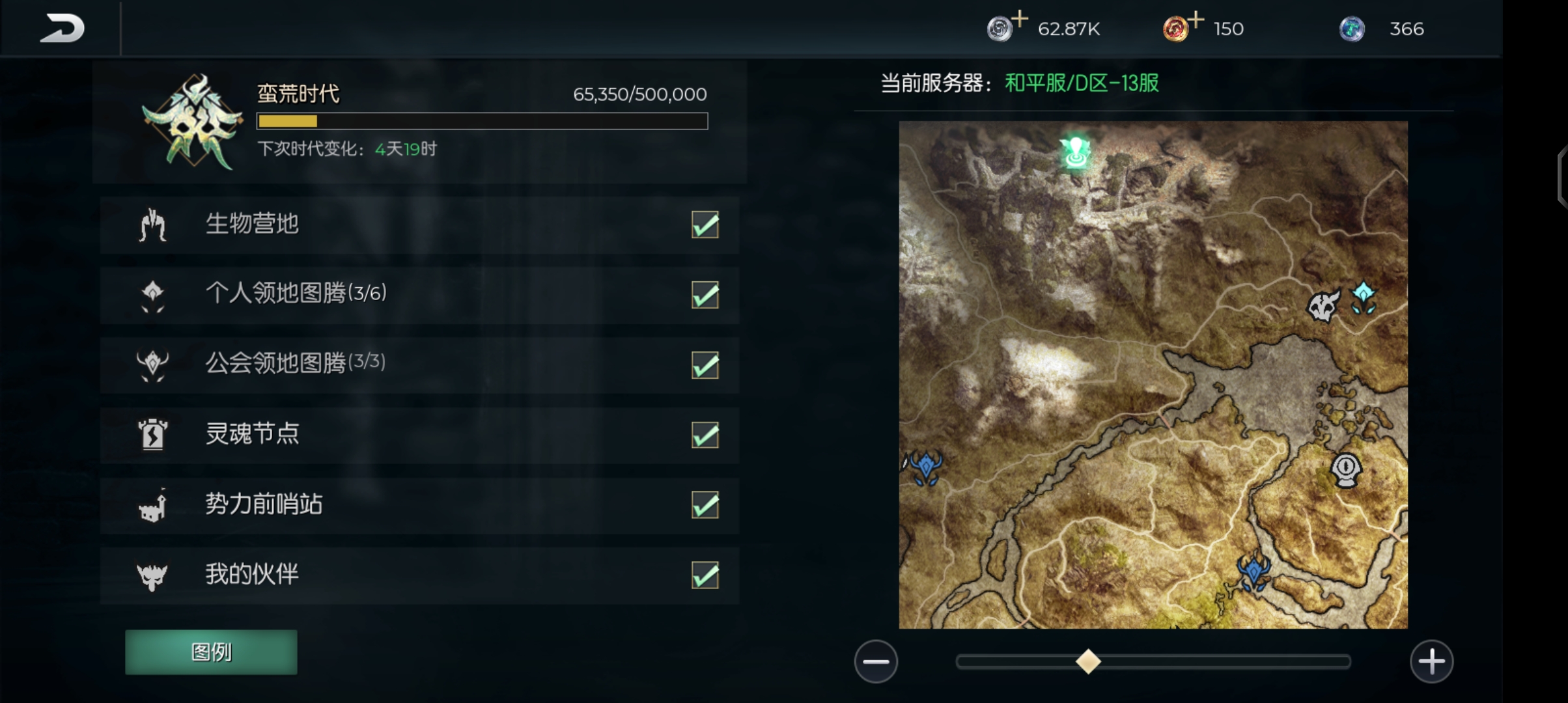Uncheck the 个人领地图腾 filter
Viewport: 1568px width, 703px height.
(705, 295)
